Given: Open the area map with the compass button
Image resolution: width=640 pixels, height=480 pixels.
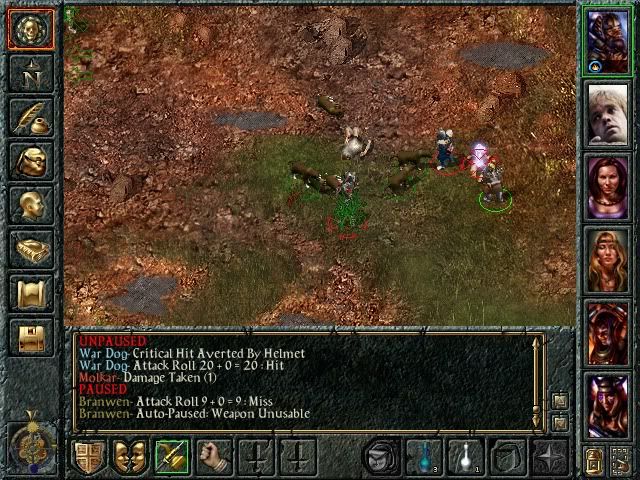Looking at the screenshot, I should [30, 73].
